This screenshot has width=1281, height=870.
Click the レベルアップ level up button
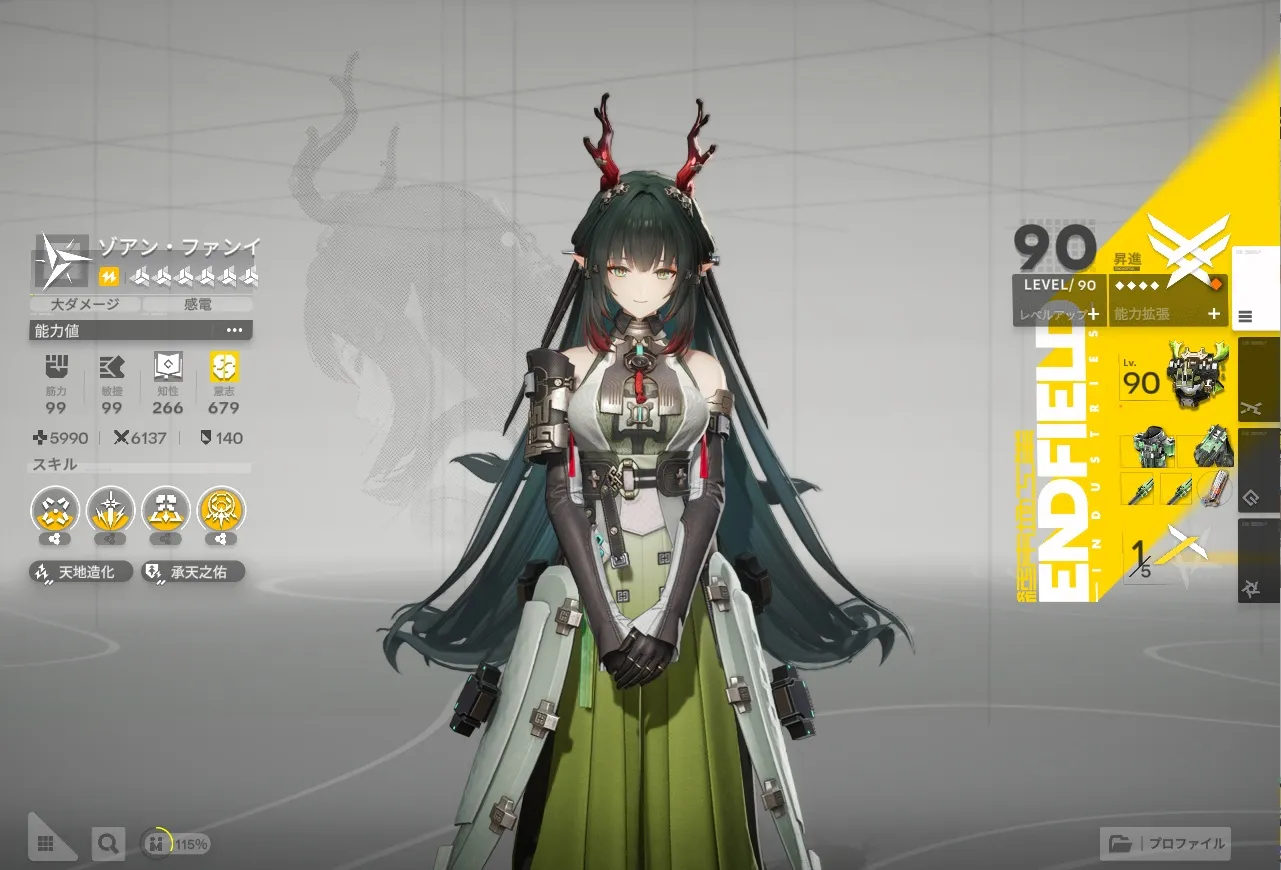click(1059, 313)
